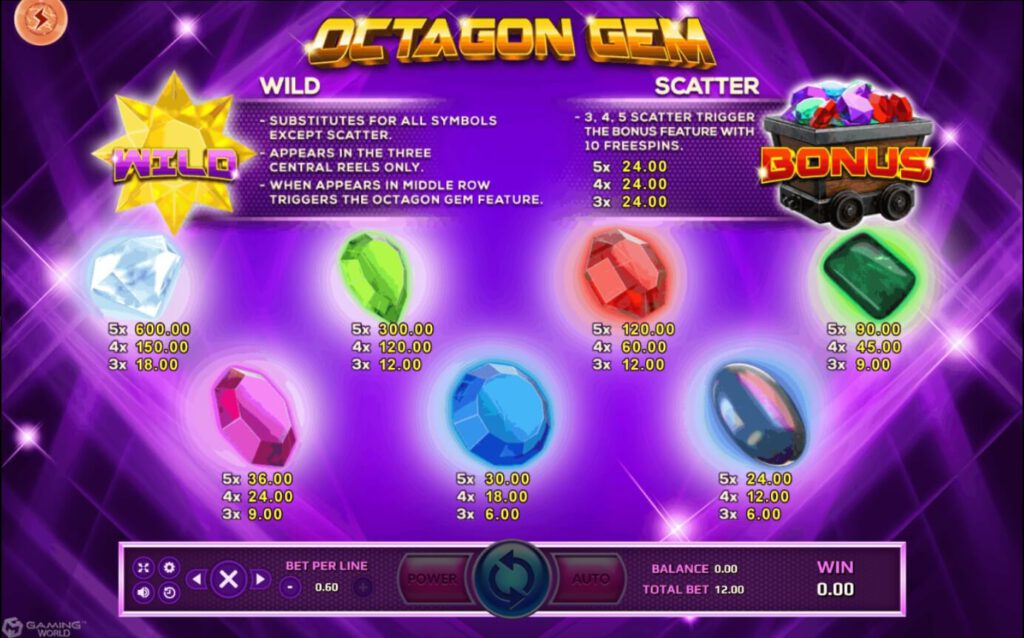Spin the reels with the circular arrows button
Image resolution: width=1024 pixels, height=638 pixels.
(512, 578)
